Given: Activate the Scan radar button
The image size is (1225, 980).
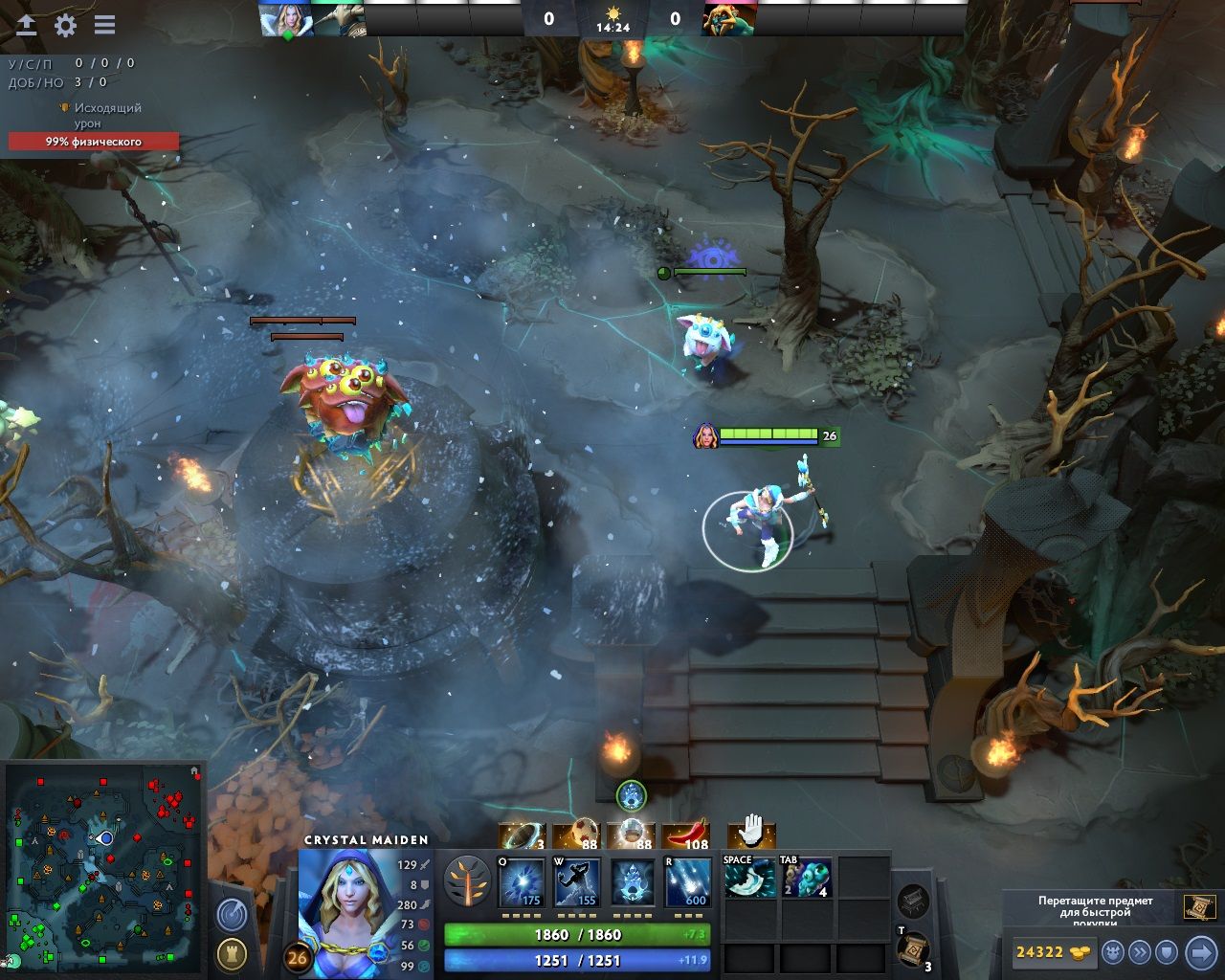Looking at the screenshot, I should click(232, 916).
